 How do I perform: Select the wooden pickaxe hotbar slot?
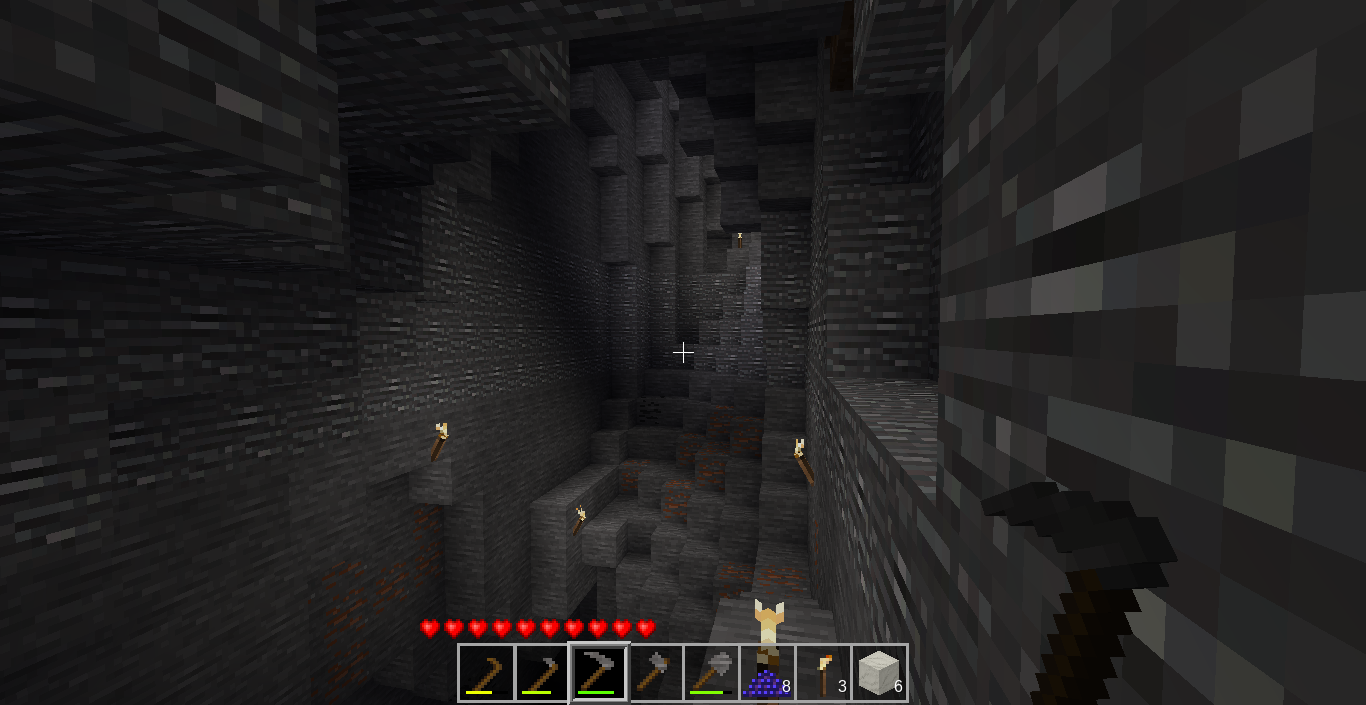486,673
